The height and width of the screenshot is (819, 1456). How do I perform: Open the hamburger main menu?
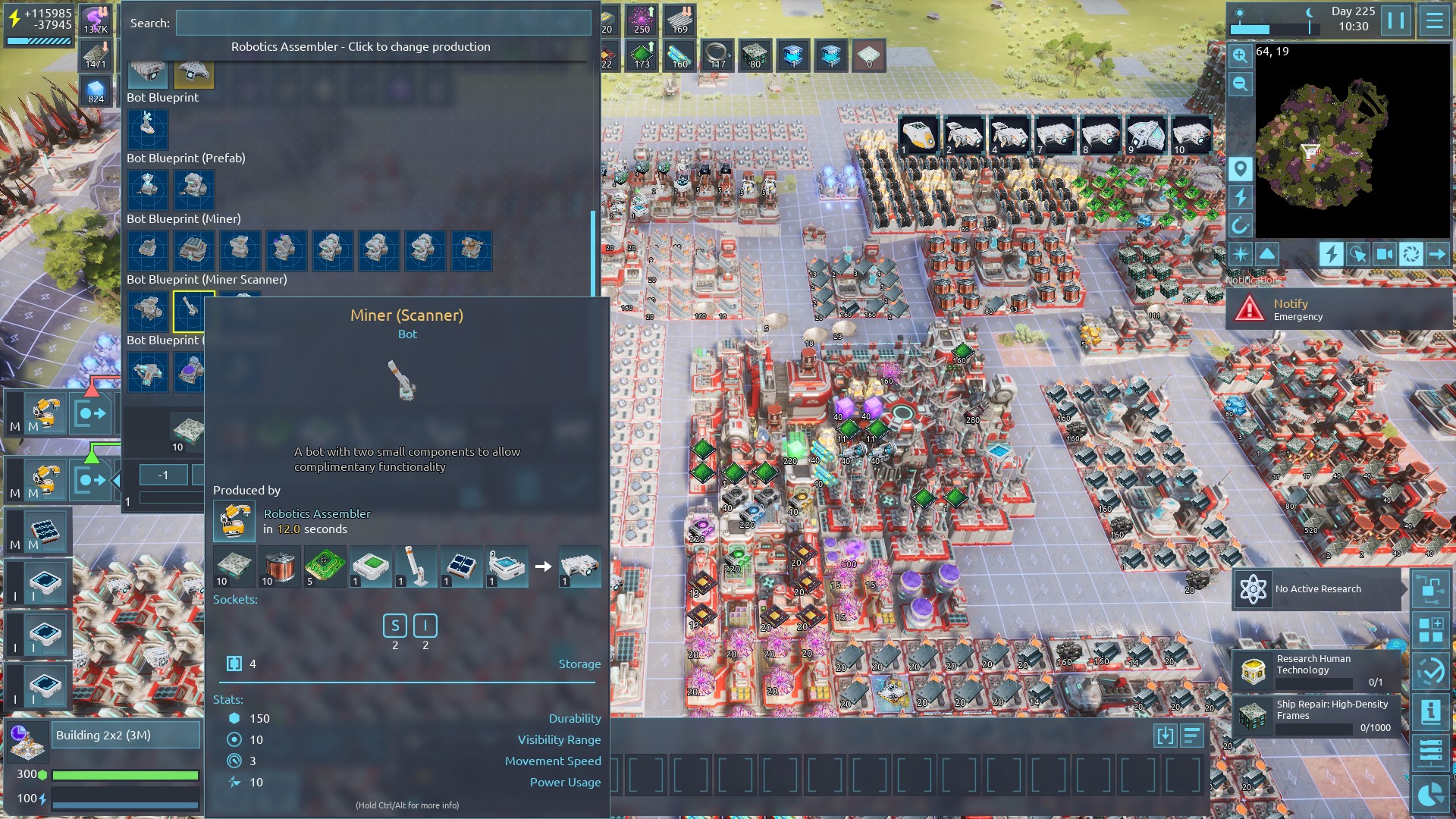(x=1434, y=20)
